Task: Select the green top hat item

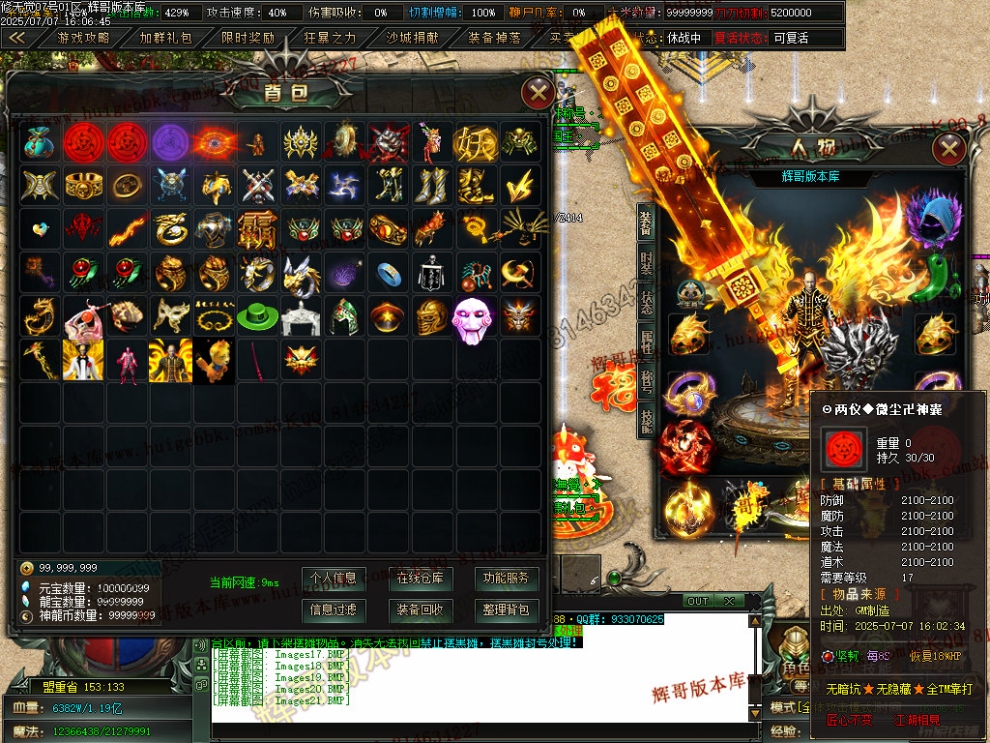Action: [x=256, y=317]
